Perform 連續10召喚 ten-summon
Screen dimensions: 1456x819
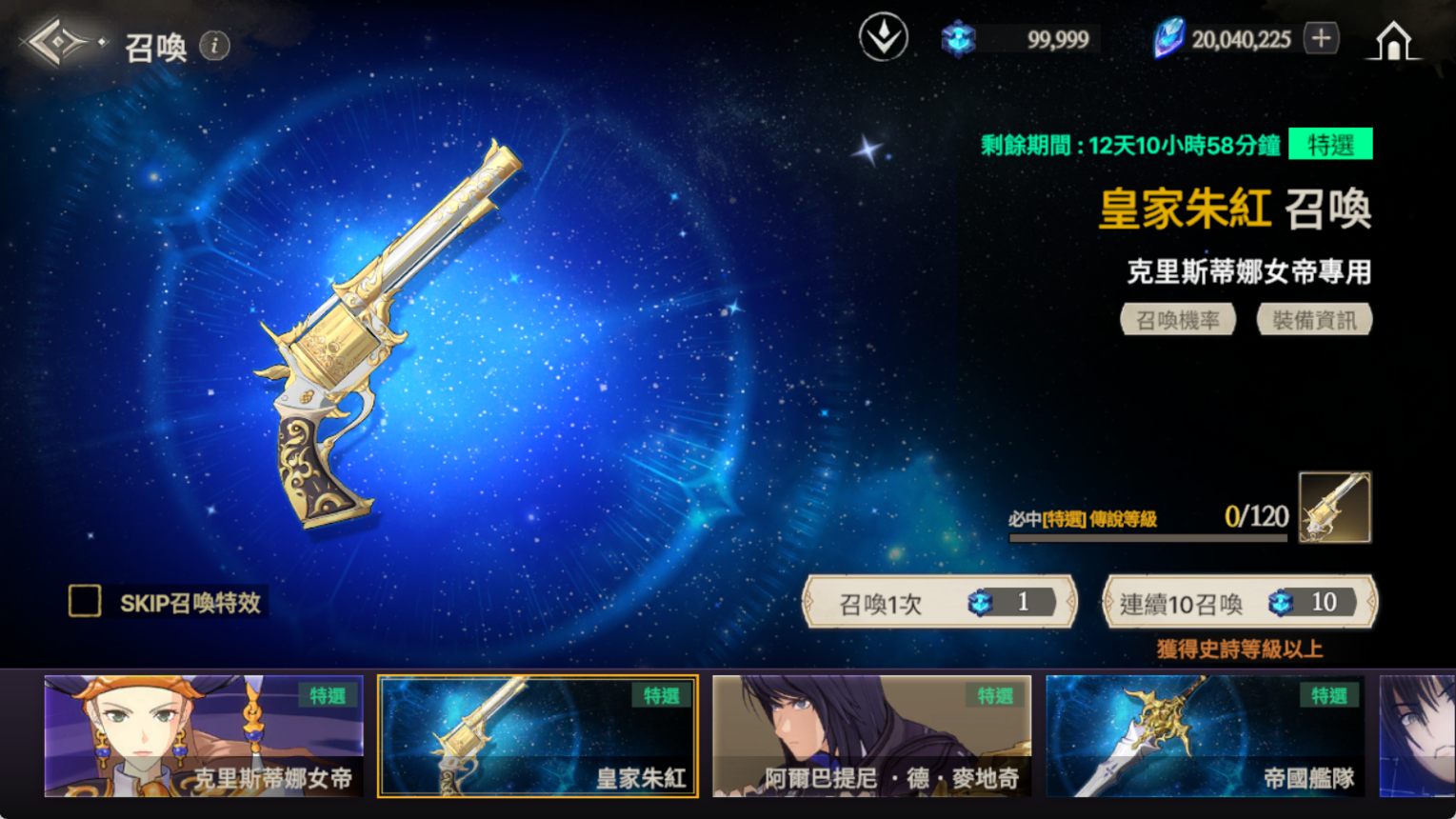(1239, 602)
